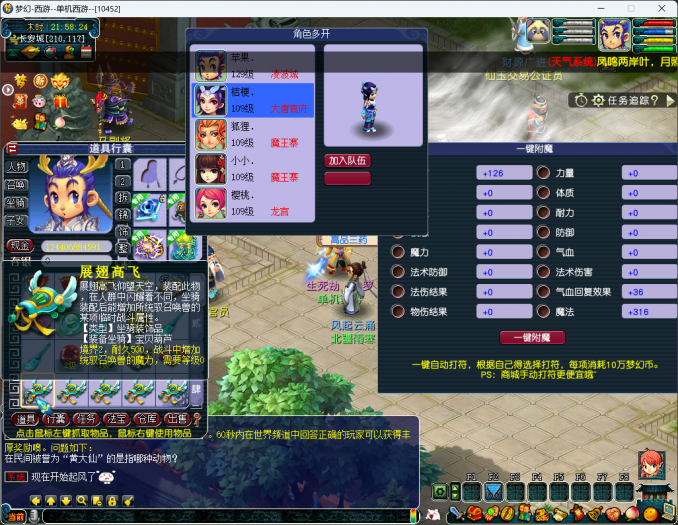This screenshot has width=678, height=525.
Task: Open the 召唤 summon tab
Action: click(16, 184)
